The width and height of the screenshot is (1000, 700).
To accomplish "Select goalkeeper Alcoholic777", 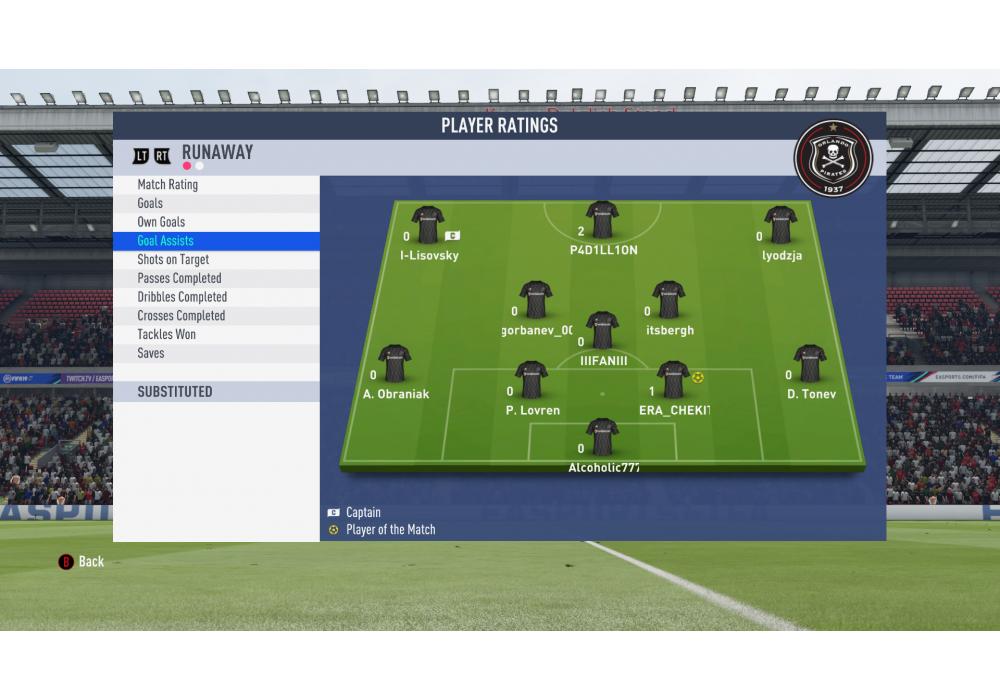I will (602, 437).
